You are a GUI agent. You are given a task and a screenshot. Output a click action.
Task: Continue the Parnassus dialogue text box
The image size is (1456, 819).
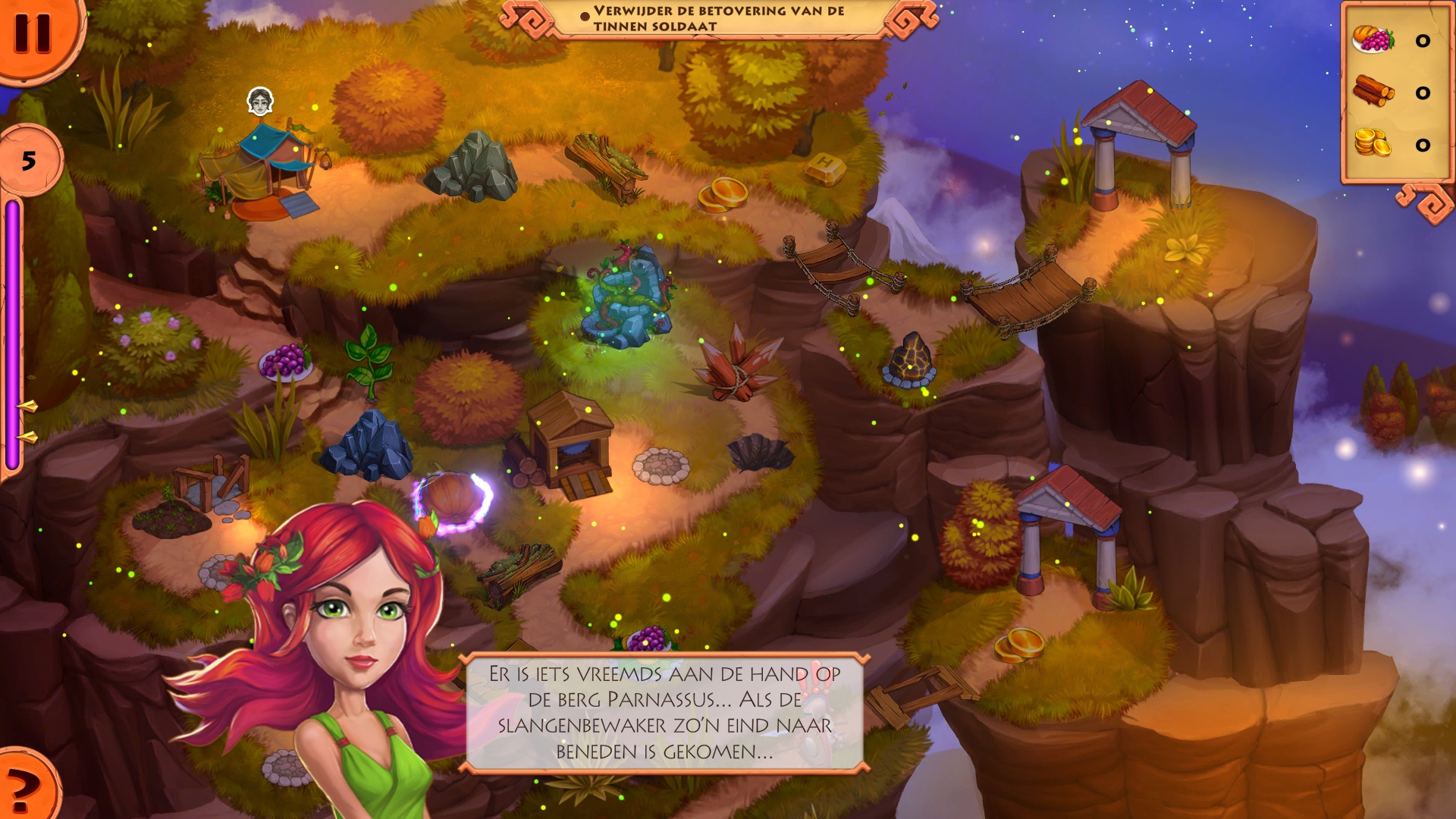(664, 712)
